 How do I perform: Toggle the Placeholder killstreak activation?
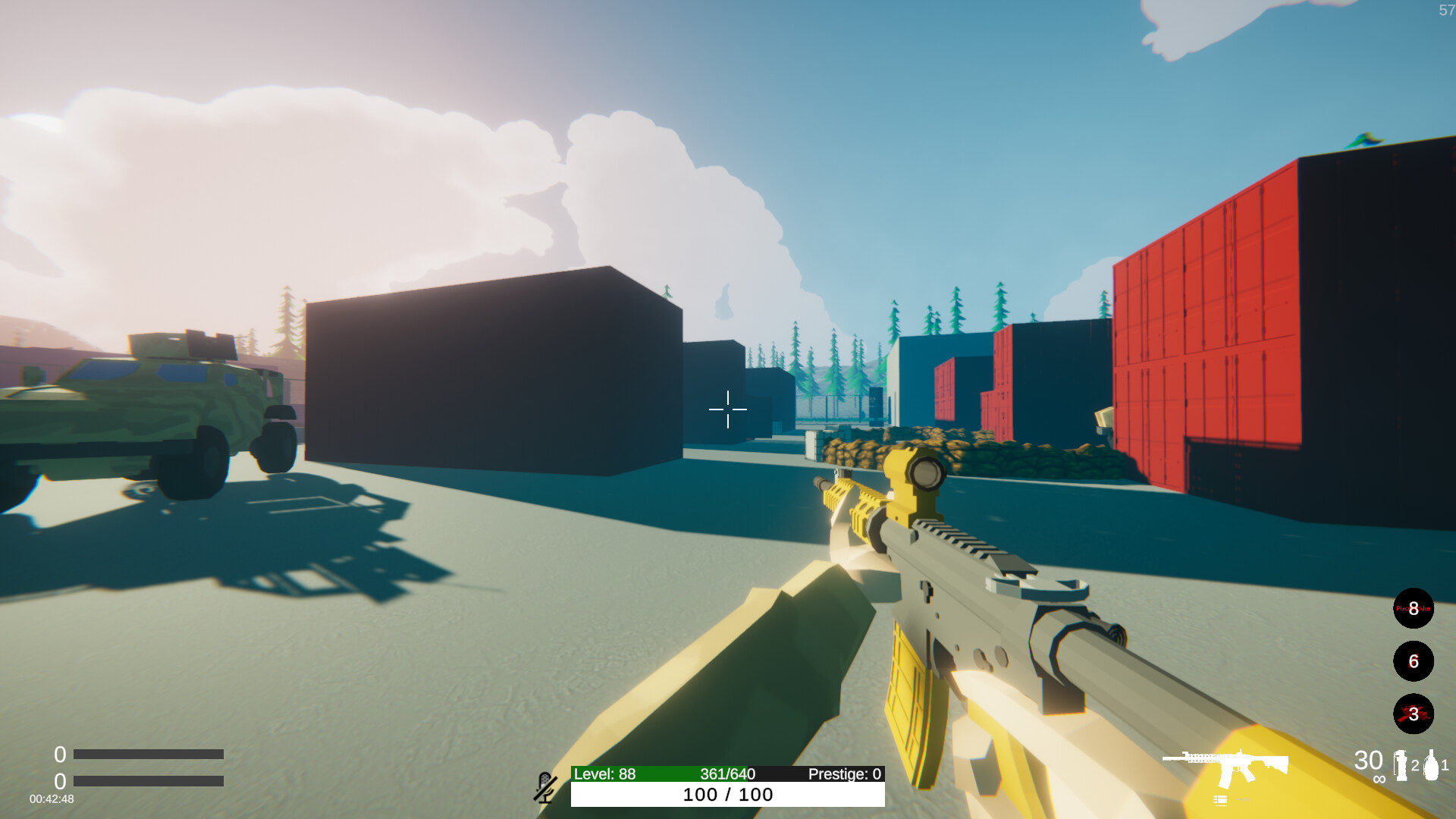[x=1412, y=609]
